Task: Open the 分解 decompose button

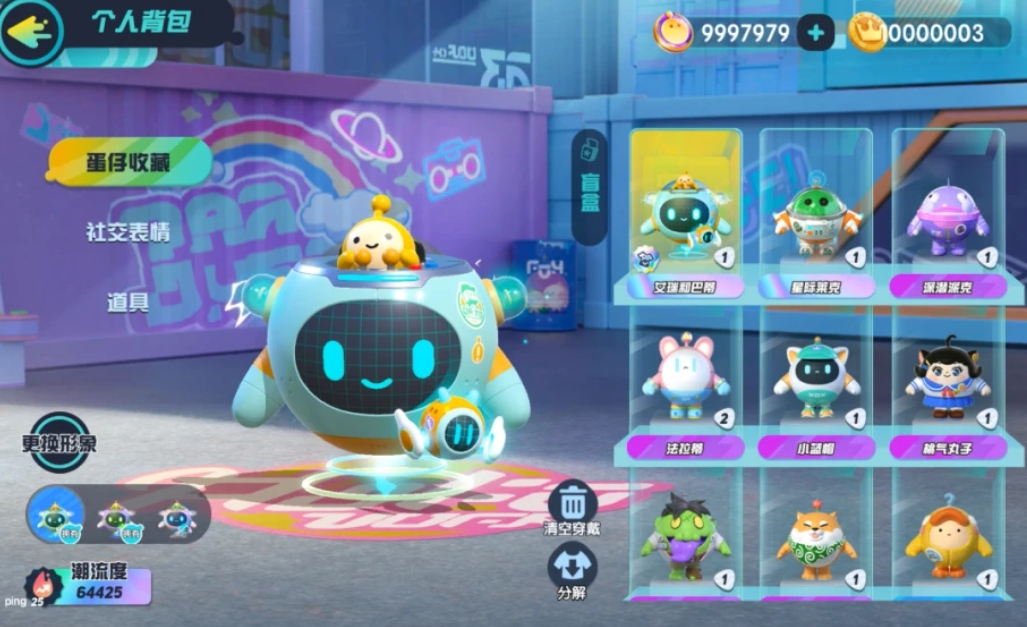Action: click(x=573, y=568)
